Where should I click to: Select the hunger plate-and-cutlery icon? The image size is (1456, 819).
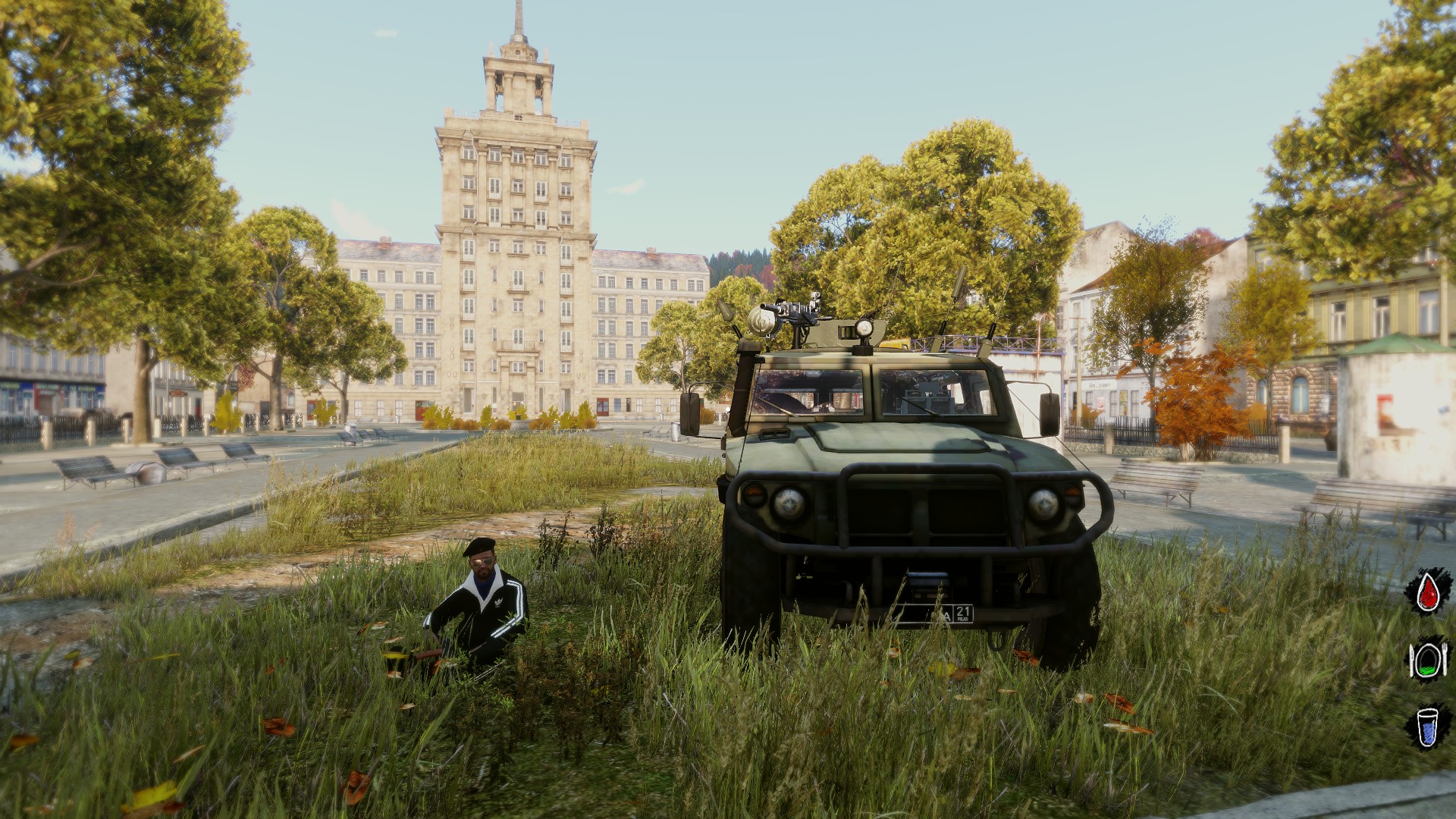click(1428, 659)
